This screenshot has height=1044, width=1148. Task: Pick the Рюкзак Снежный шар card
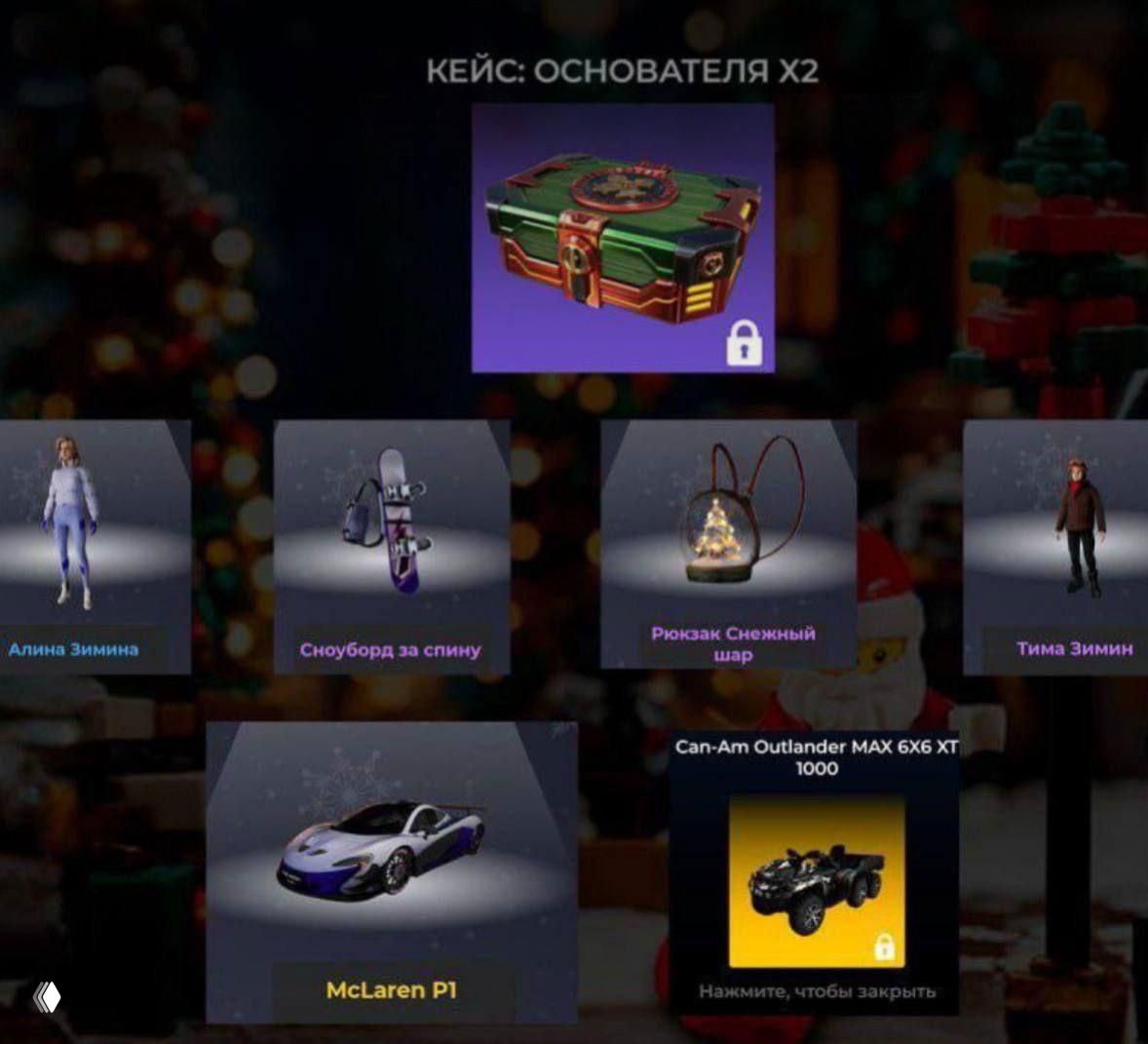729,544
